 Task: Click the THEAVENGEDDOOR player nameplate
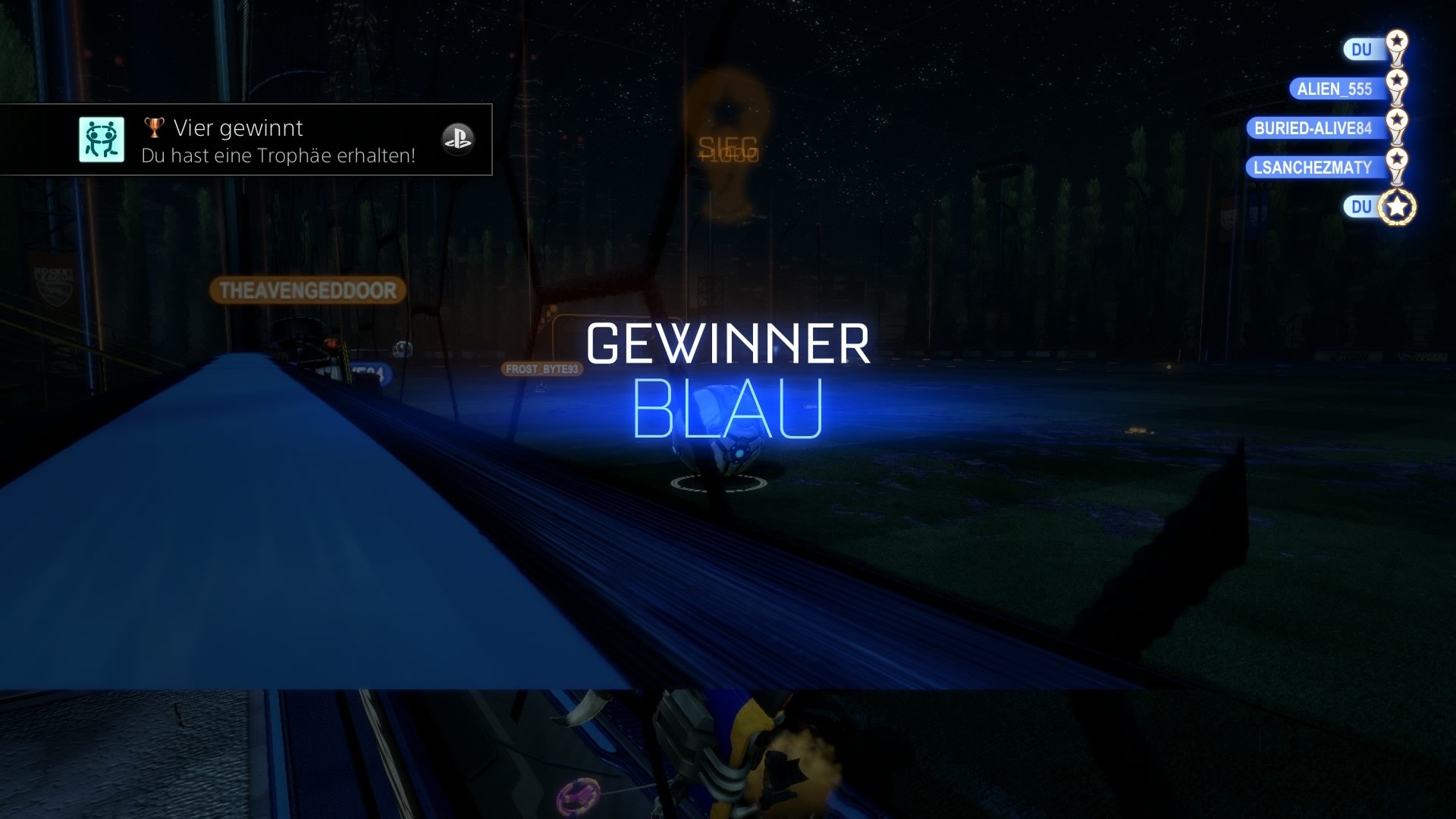click(x=306, y=290)
